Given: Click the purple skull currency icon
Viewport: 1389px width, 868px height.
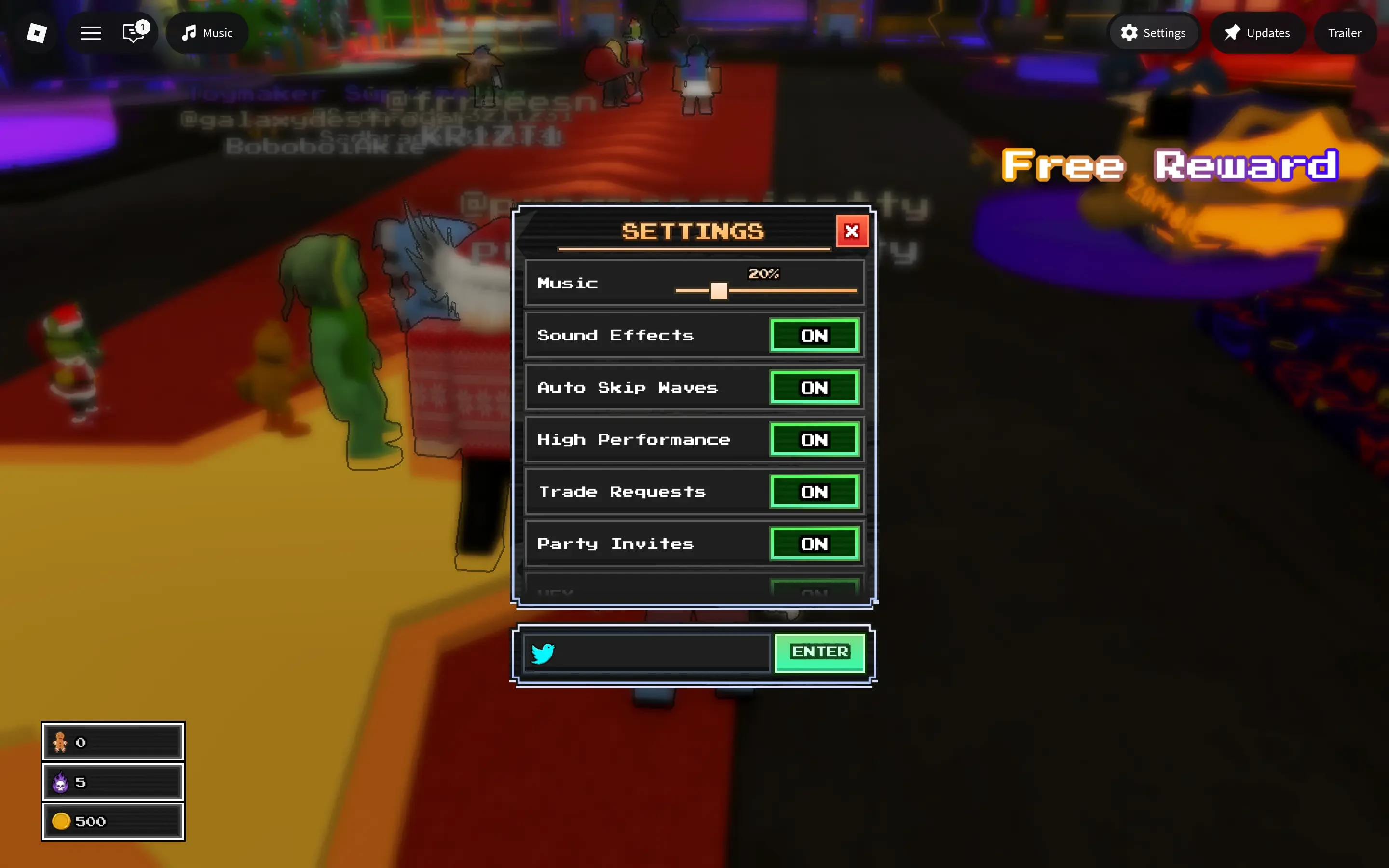Looking at the screenshot, I should (61, 781).
